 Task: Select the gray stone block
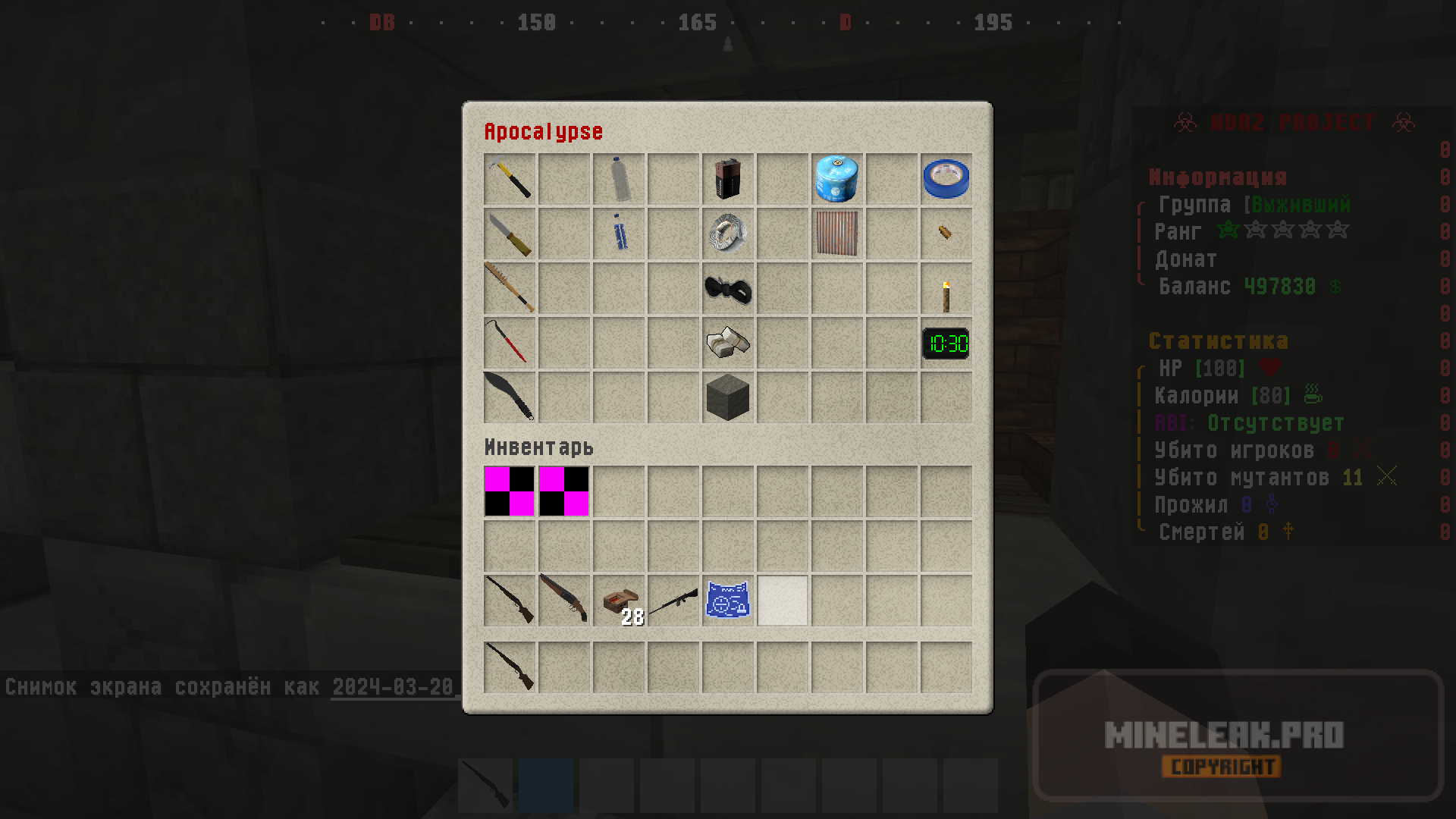(728, 397)
